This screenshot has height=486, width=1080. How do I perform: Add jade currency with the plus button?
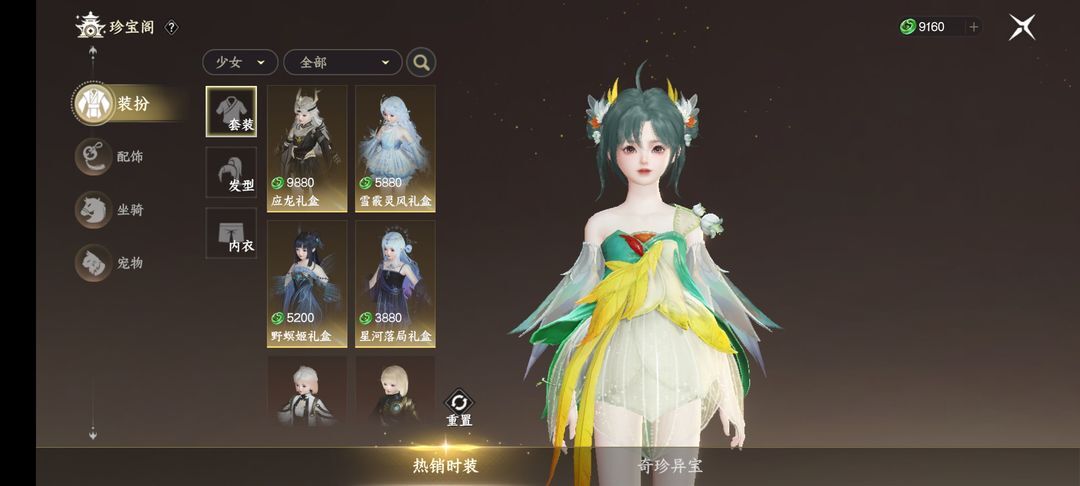974,27
